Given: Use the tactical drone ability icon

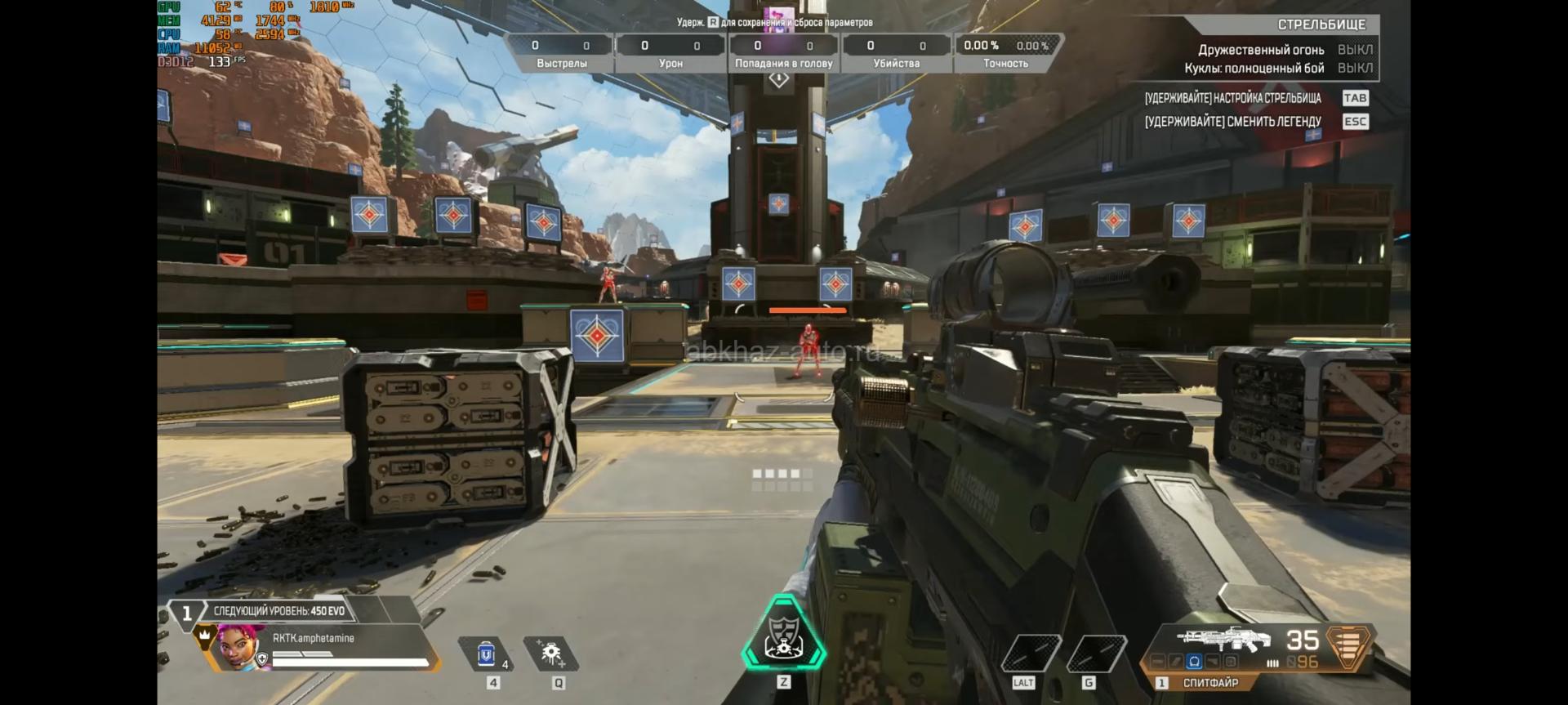Looking at the screenshot, I should click(x=551, y=654).
